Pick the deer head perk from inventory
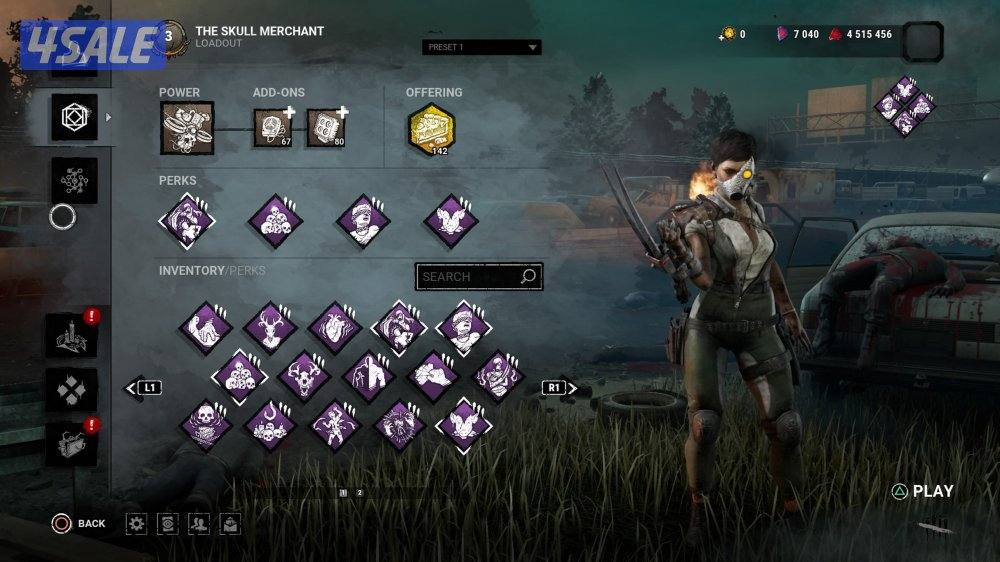The width and height of the screenshot is (1000, 562). [x=269, y=327]
